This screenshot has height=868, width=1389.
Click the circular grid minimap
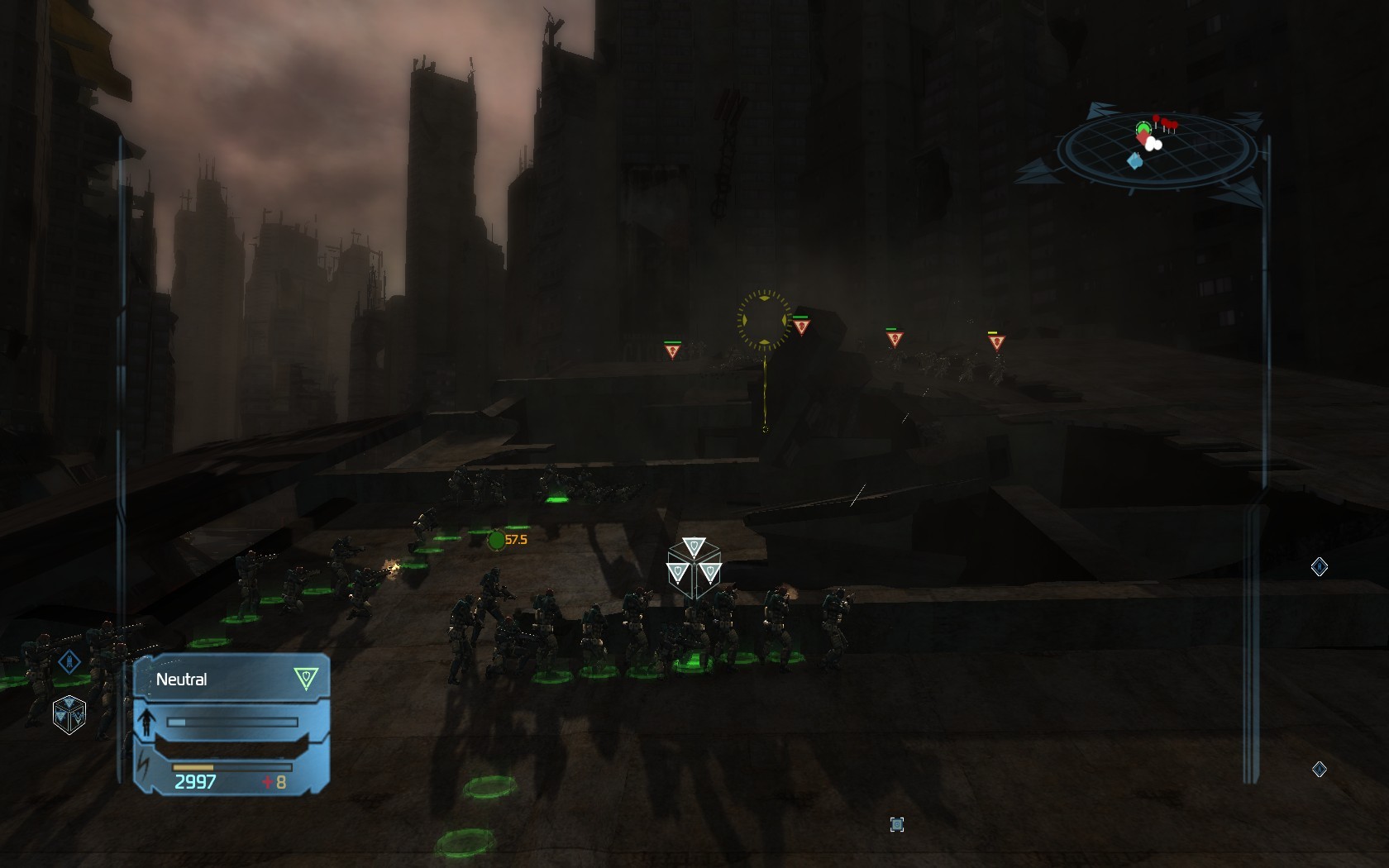tap(1157, 149)
